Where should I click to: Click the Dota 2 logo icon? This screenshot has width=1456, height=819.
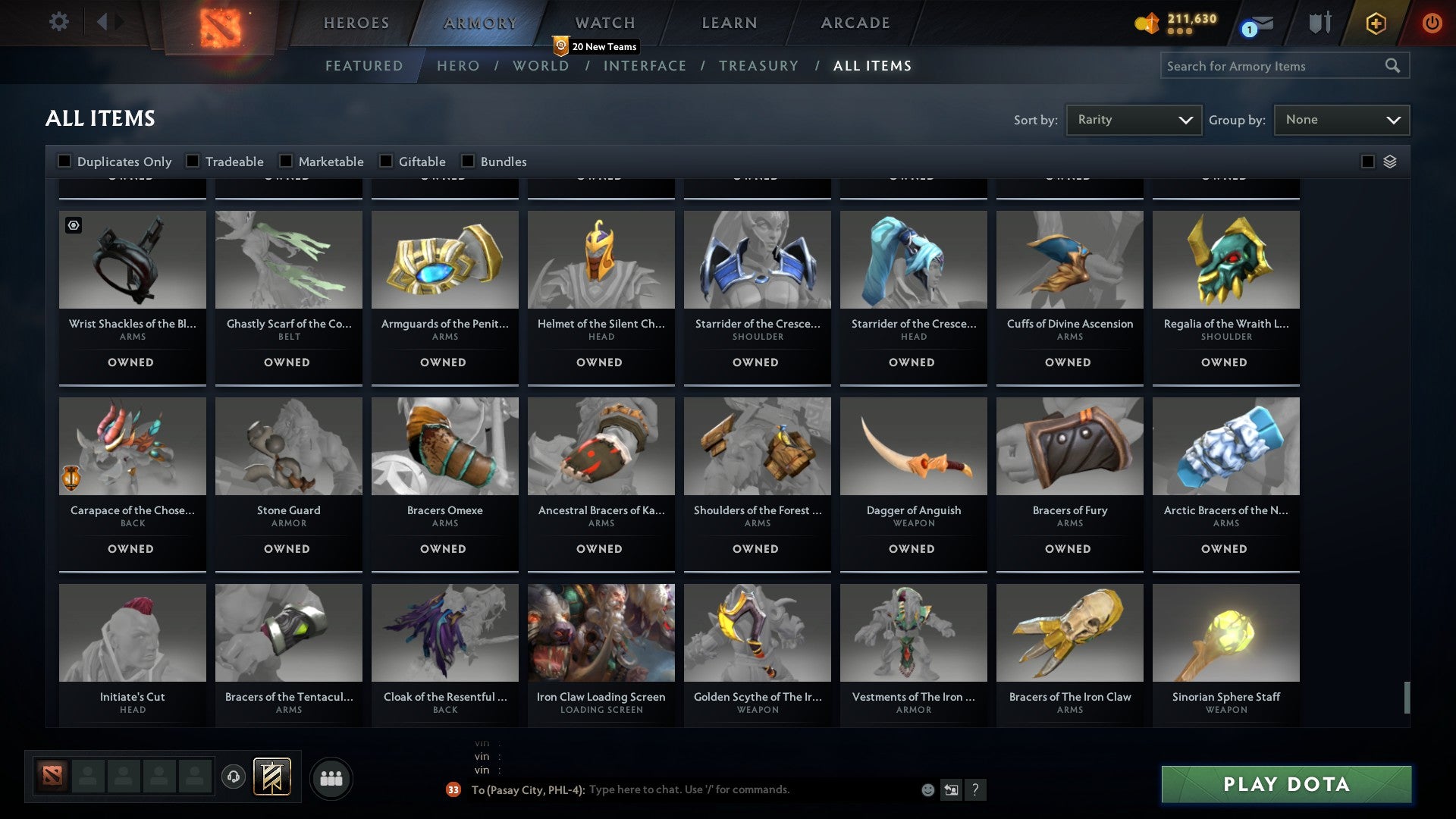click(x=221, y=26)
